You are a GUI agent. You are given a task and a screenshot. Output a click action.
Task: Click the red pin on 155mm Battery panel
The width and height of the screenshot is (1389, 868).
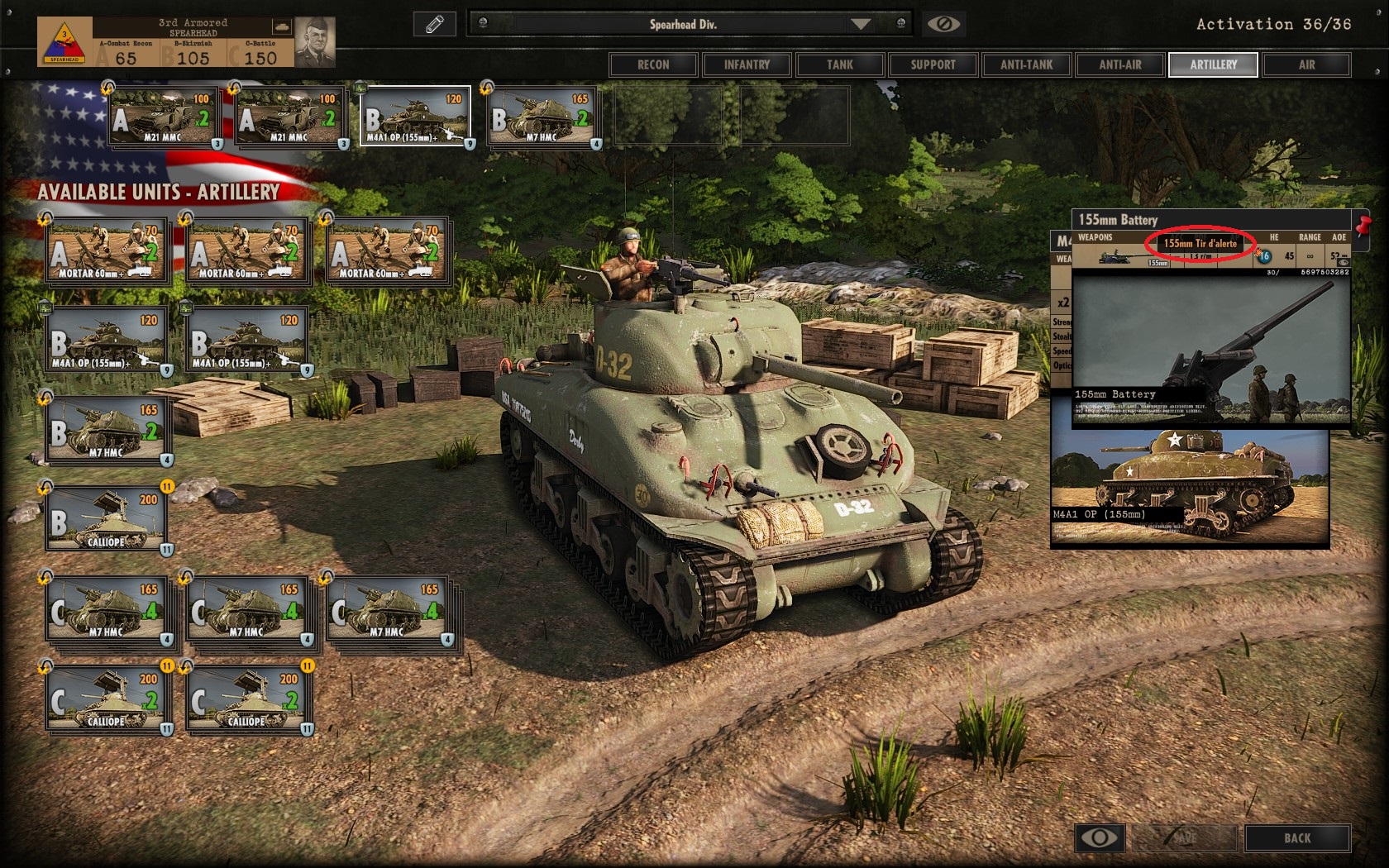1362,223
